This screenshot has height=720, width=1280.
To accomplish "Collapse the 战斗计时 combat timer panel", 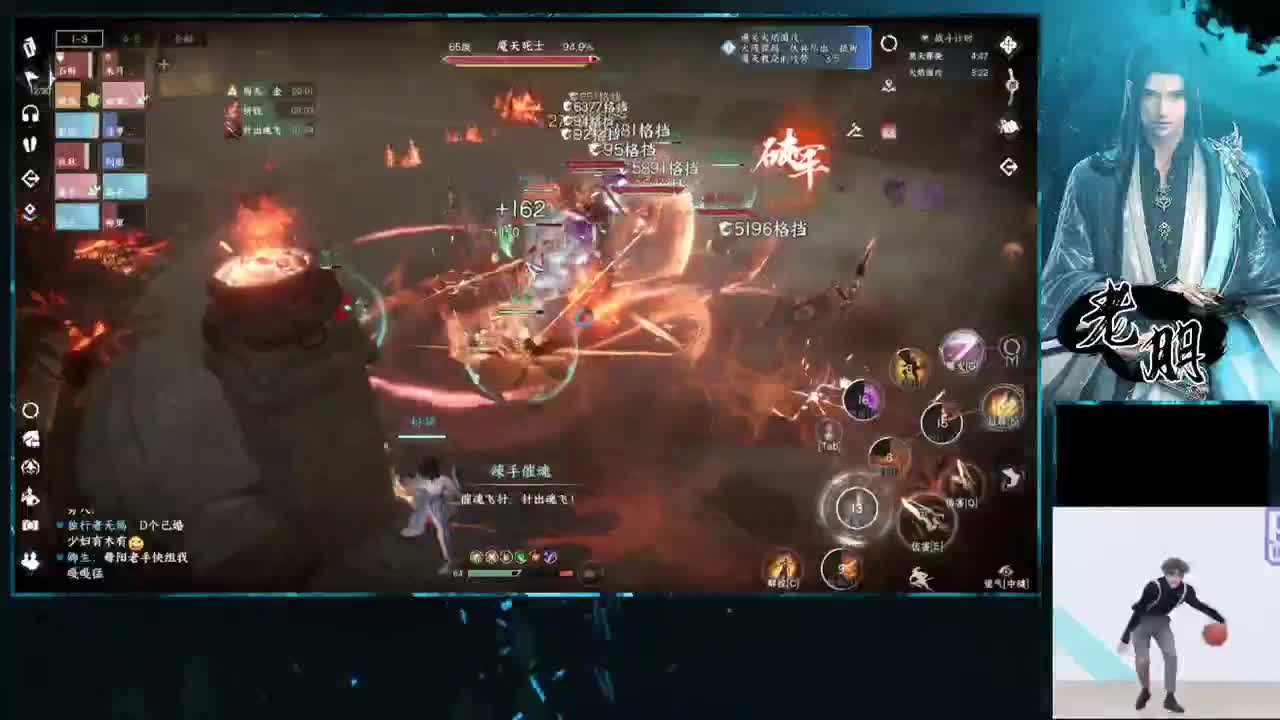I will [x=925, y=37].
